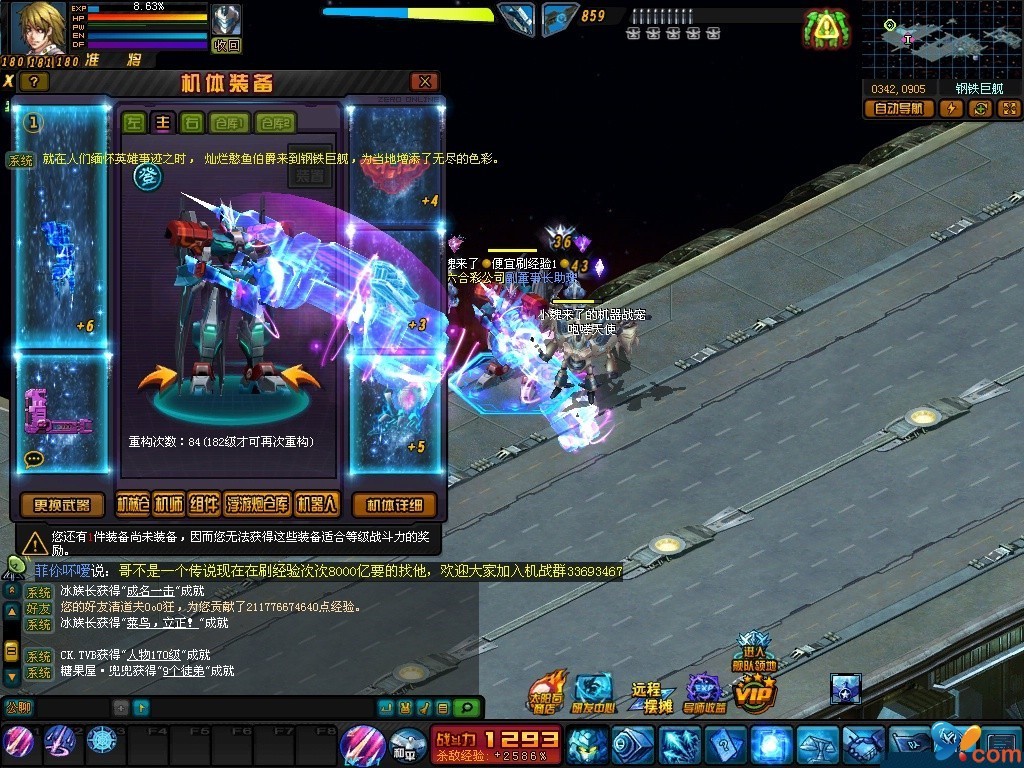
Task: Open the 机体详细 mech details
Action: [x=395, y=504]
